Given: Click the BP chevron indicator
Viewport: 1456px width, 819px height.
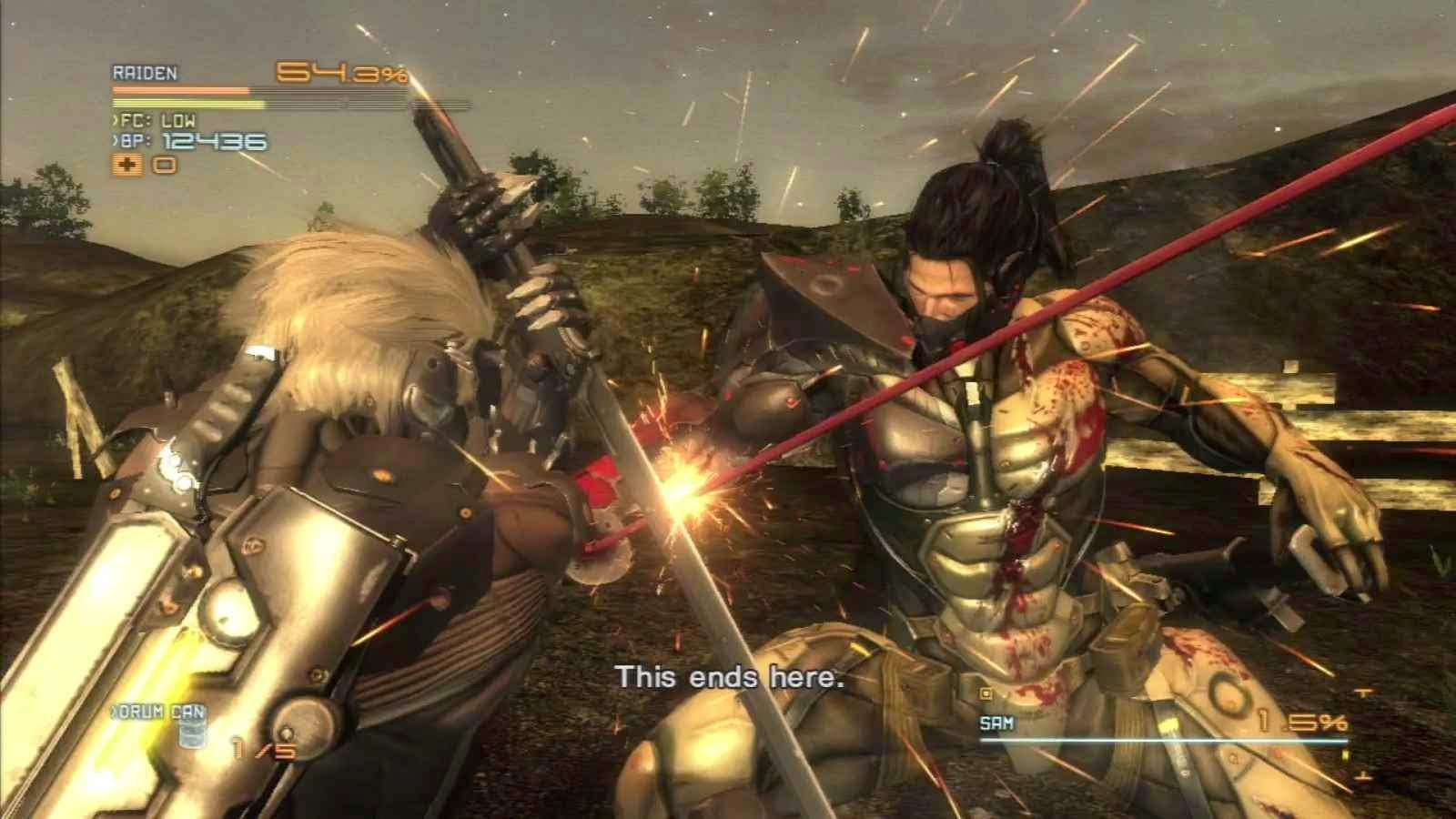Looking at the screenshot, I should [113, 141].
